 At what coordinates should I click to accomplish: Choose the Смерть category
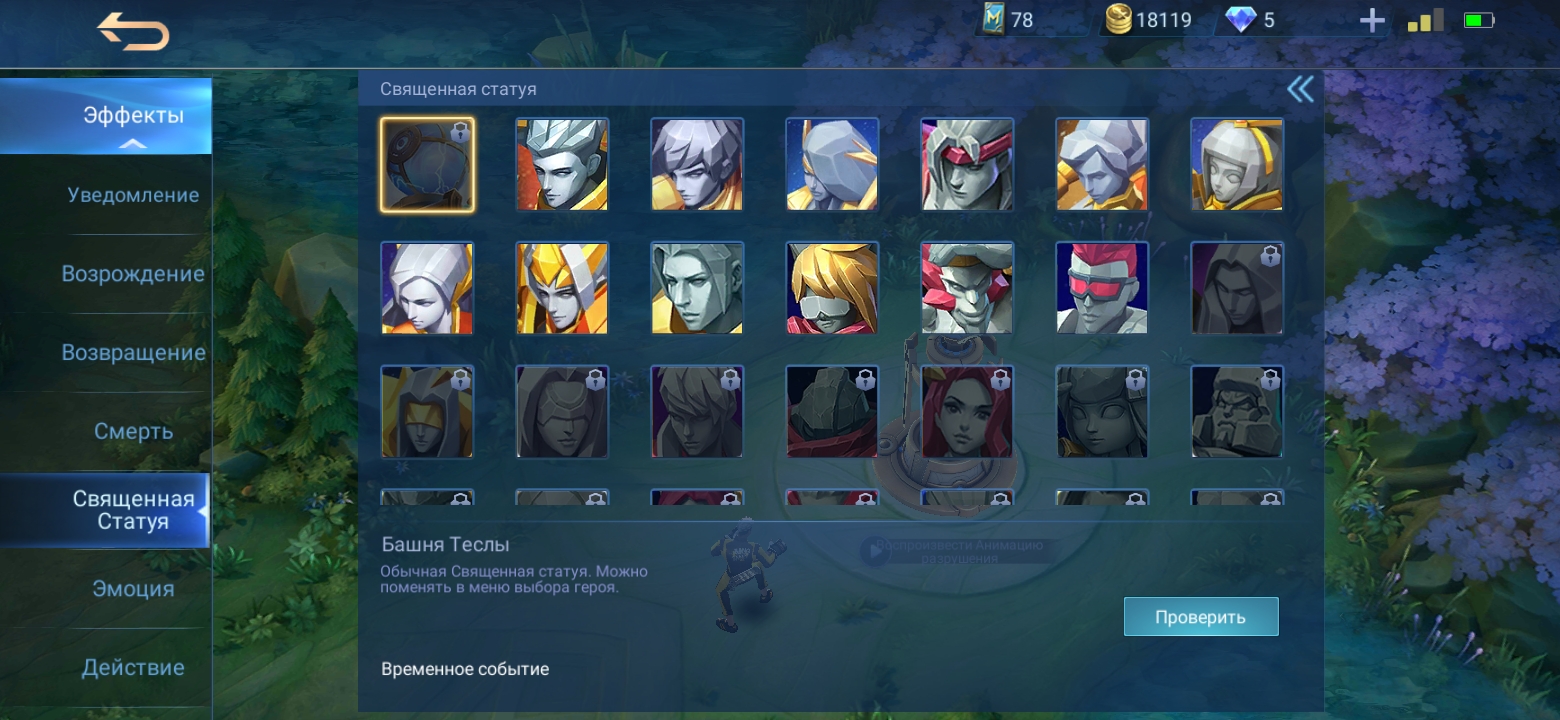tap(133, 431)
